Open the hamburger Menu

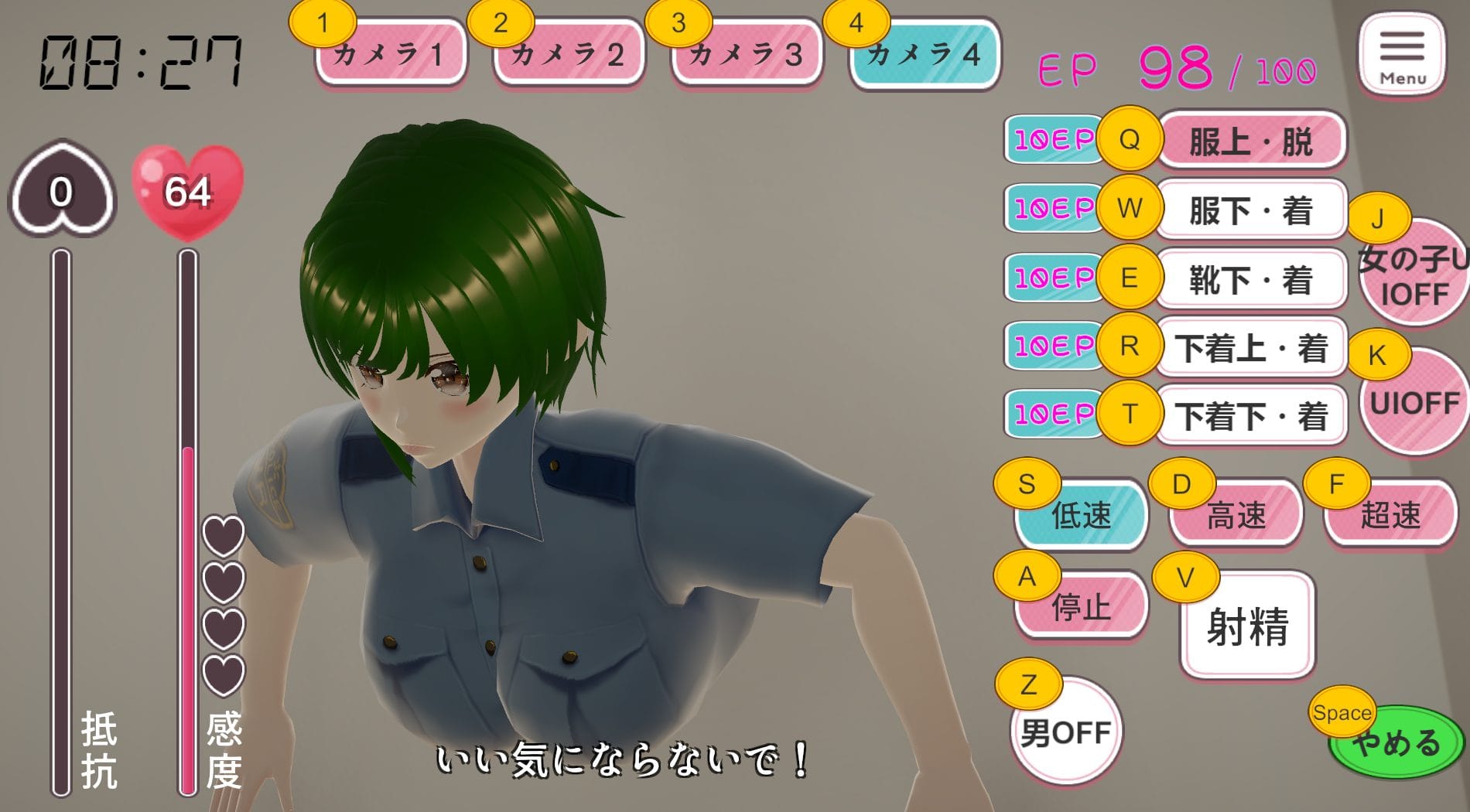(1402, 56)
